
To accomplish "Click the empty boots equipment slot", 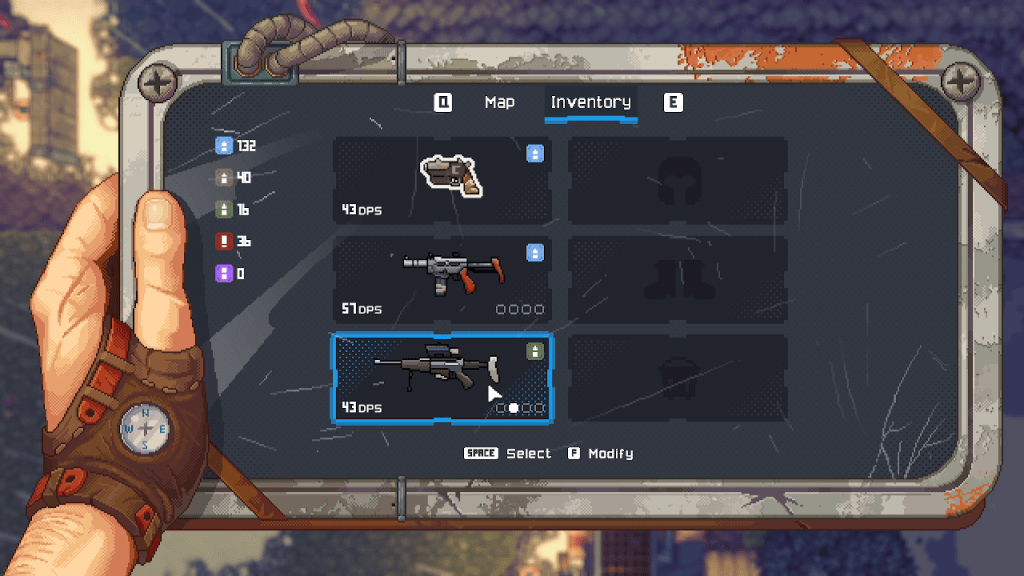I will click(x=678, y=279).
